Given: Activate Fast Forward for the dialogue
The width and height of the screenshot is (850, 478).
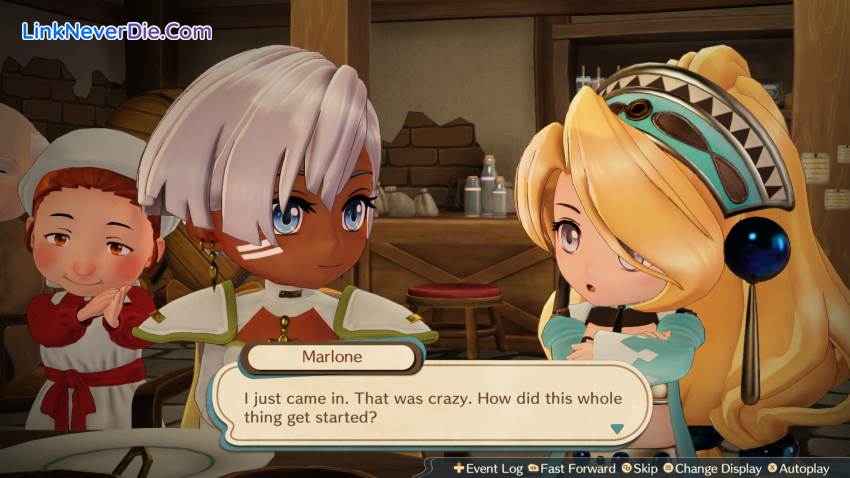Looking at the screenshot, I should pos(571,468).
